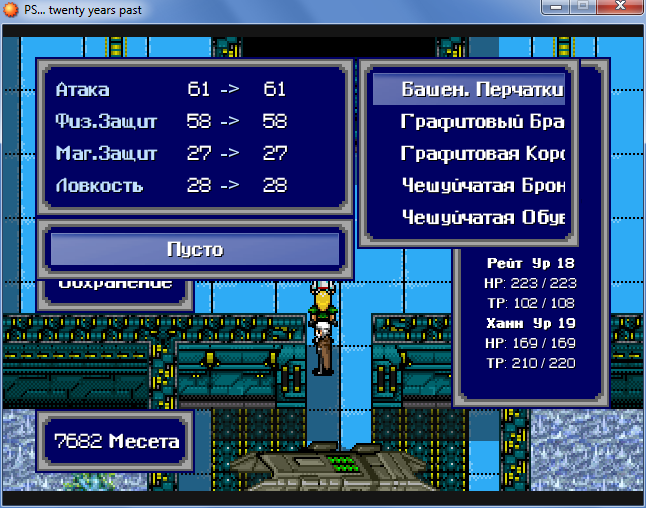The image size is (646, 508).
Task: Open the partially hidden Сохранение menu entry
Action: pyautogui.click(x=116, y=284)
